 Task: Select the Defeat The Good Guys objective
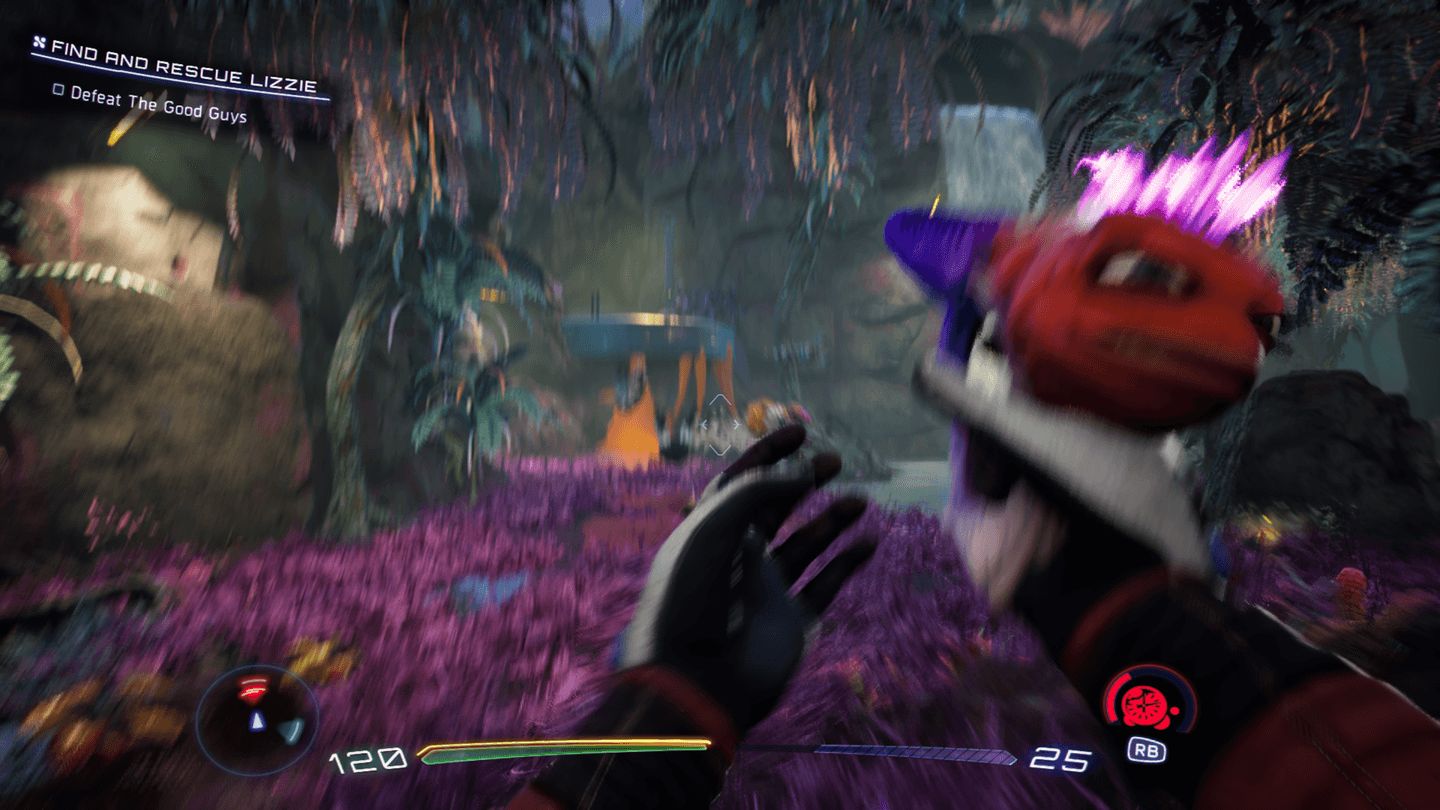point(157,105)
